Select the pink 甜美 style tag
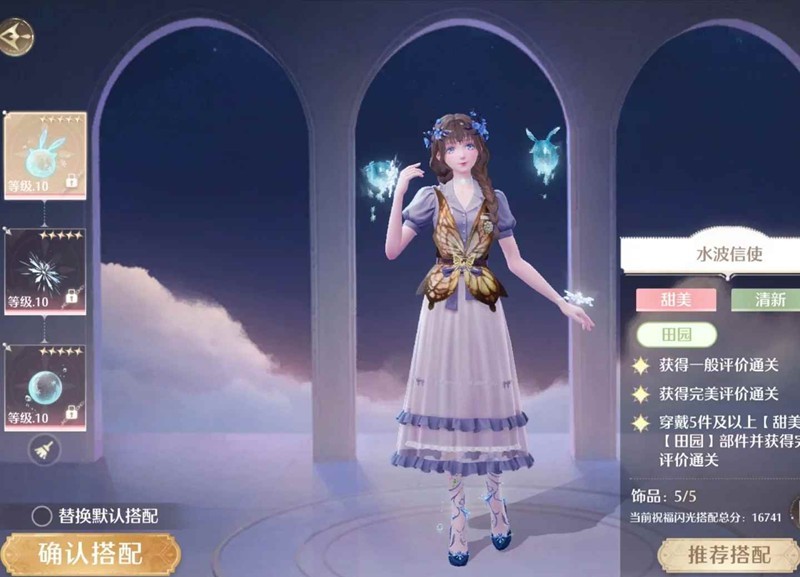This screenshot has width=800, height=577. [x=676, y=300]
